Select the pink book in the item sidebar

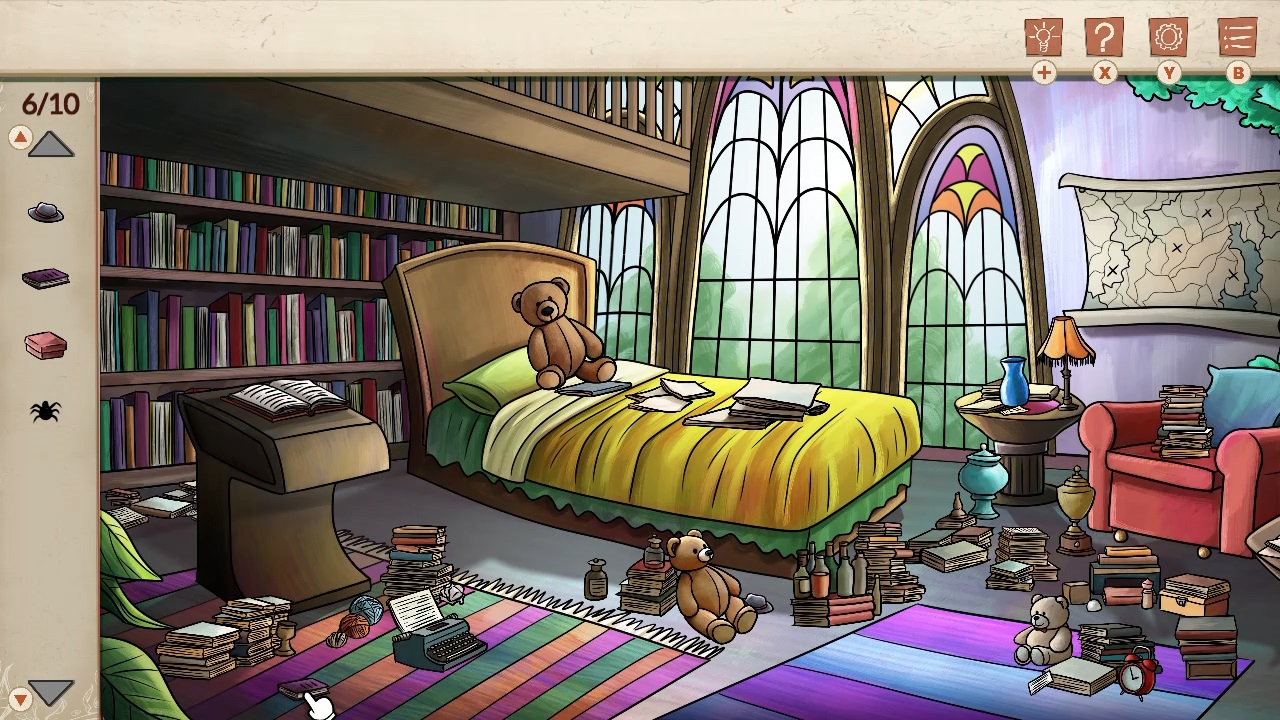click(x=46, y=345)
